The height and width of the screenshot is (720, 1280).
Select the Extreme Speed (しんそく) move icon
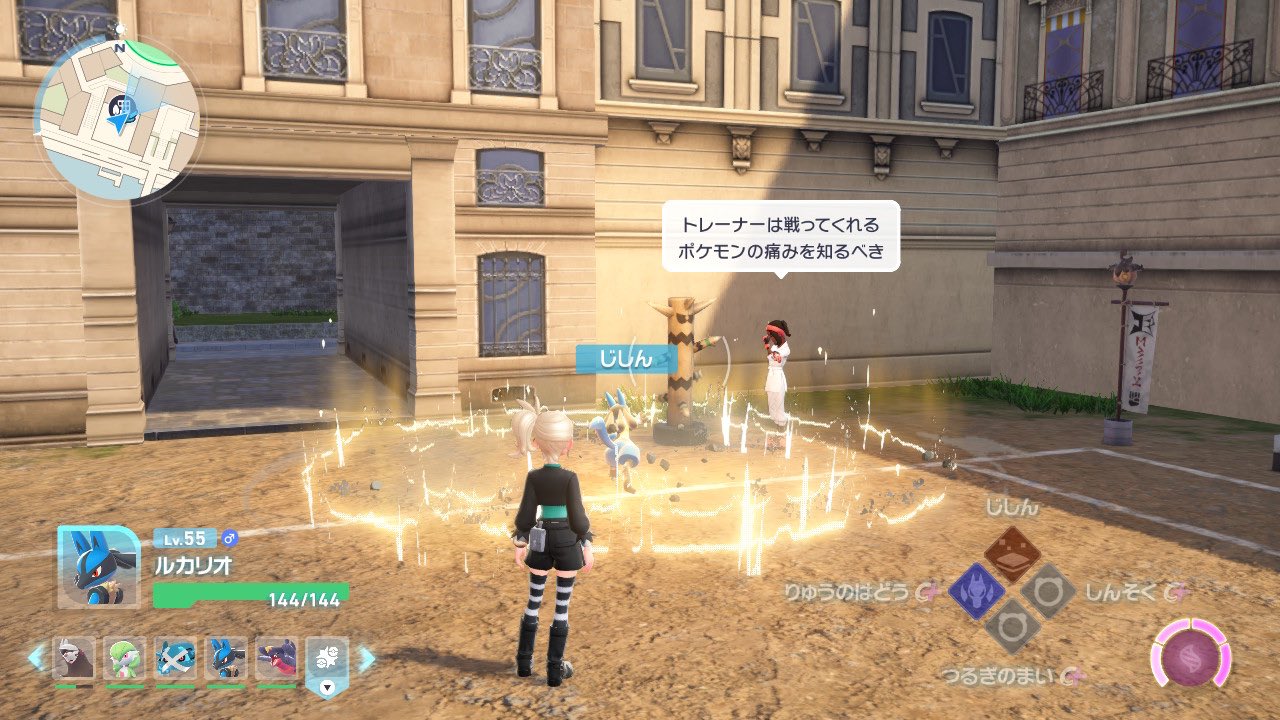[x=1048, y=591]
